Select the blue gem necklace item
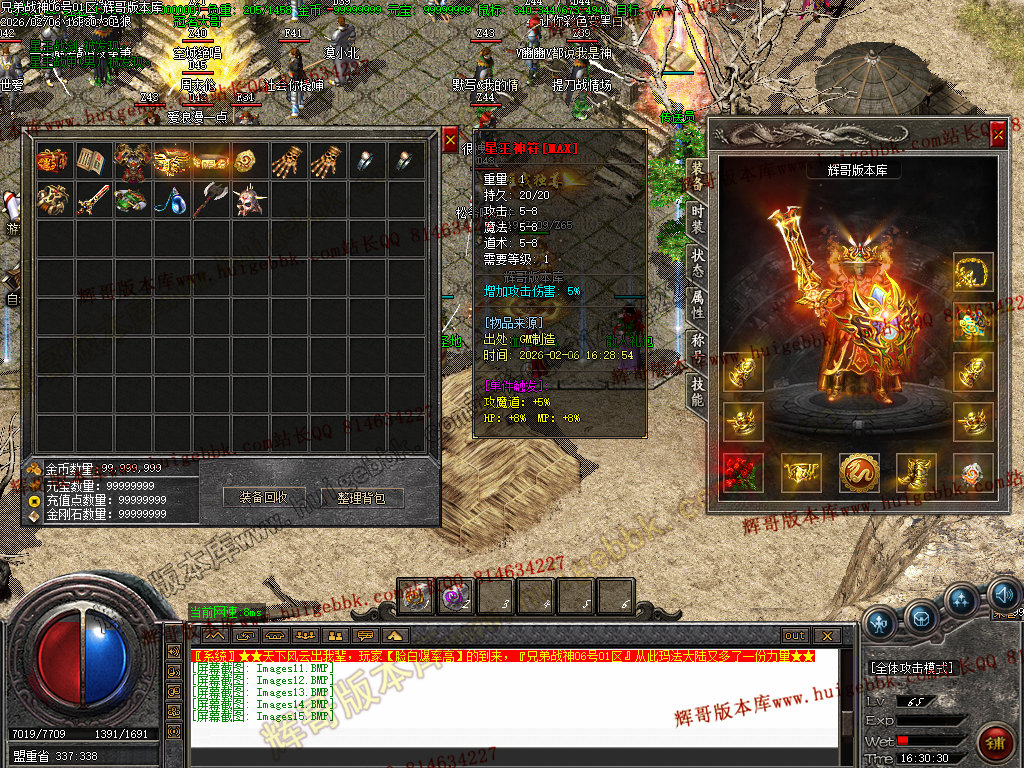The image size is (1024, 768). click(x=171, y=200)
